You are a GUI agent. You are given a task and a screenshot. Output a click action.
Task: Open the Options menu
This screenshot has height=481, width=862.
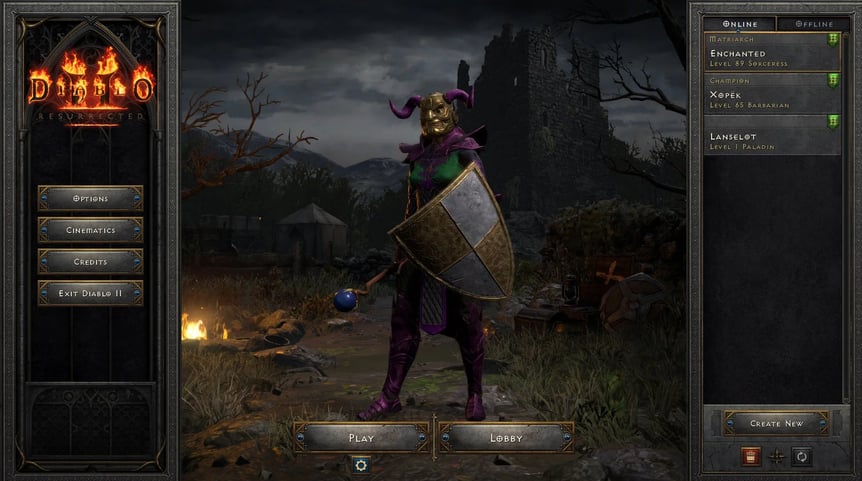[90, 198]
